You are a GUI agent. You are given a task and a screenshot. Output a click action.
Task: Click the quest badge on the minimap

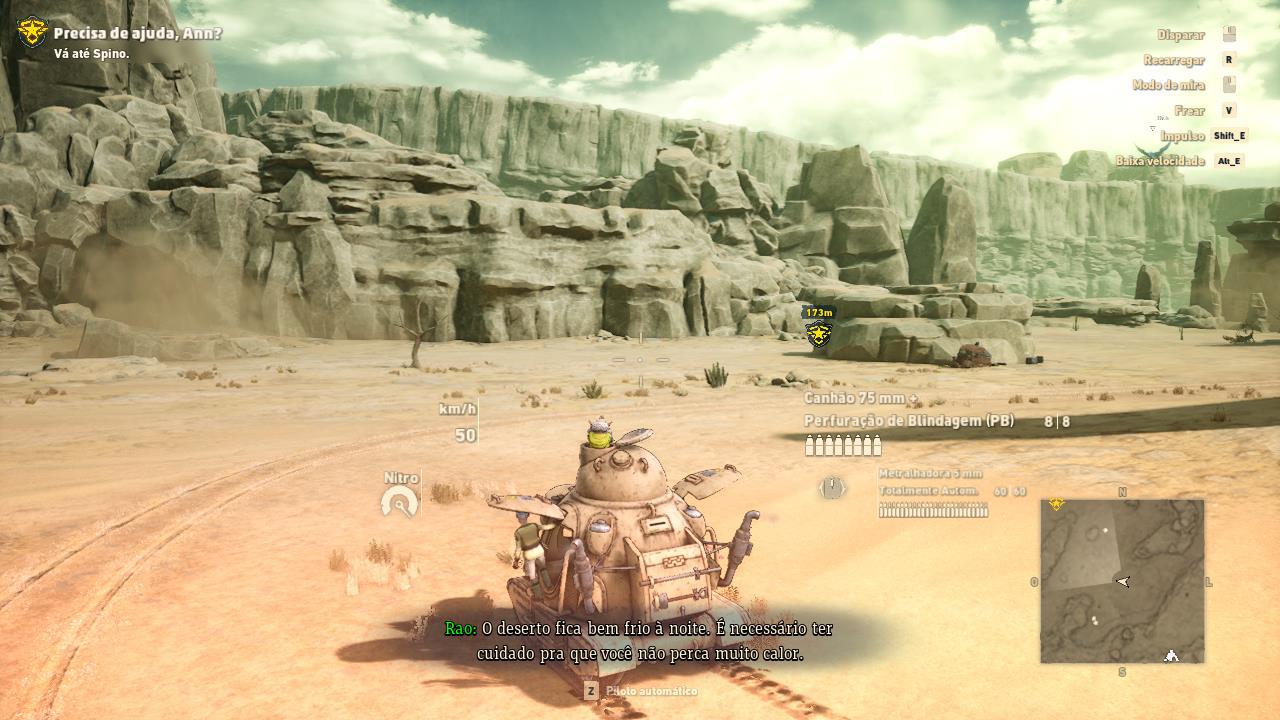[1056, 505]
